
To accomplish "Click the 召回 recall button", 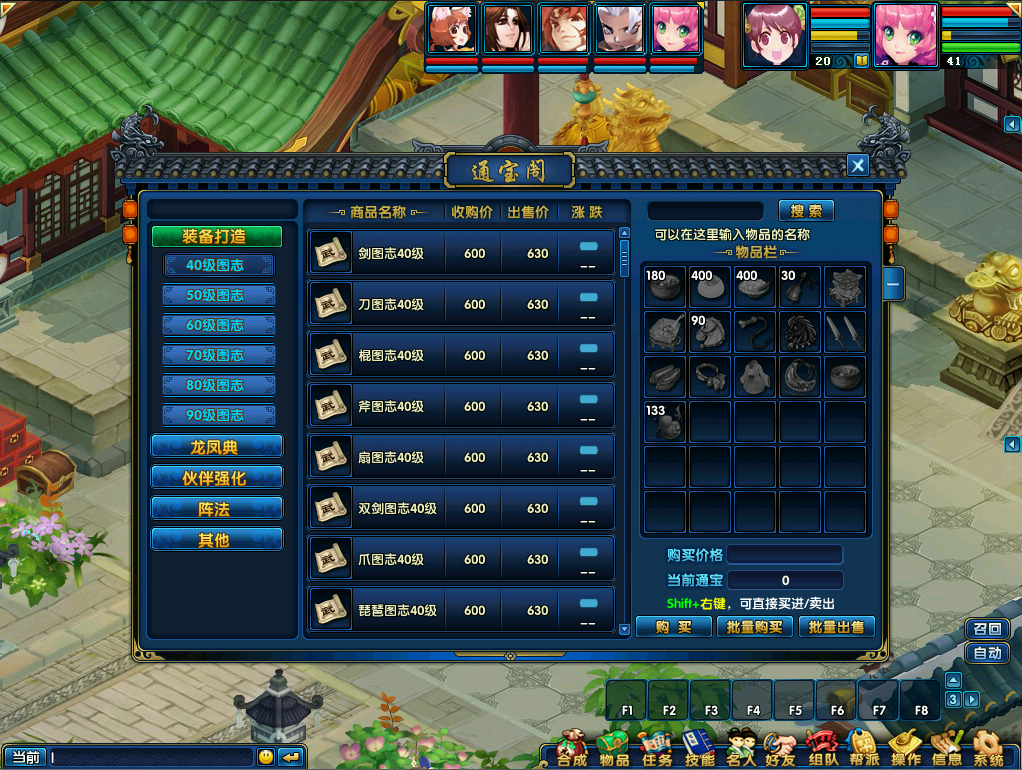I will click(986, 629).
